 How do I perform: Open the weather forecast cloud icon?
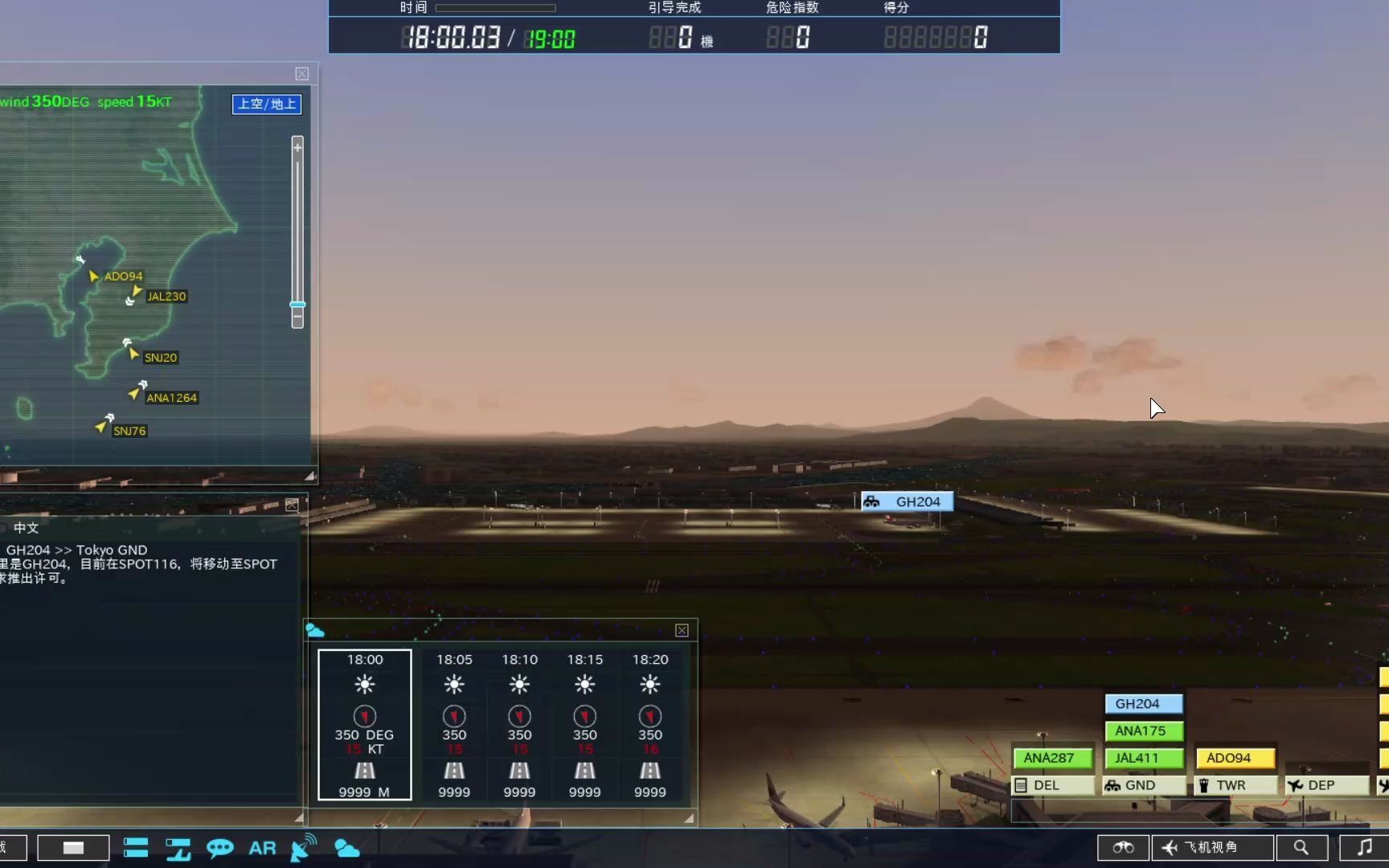click(x=346, y=848)
